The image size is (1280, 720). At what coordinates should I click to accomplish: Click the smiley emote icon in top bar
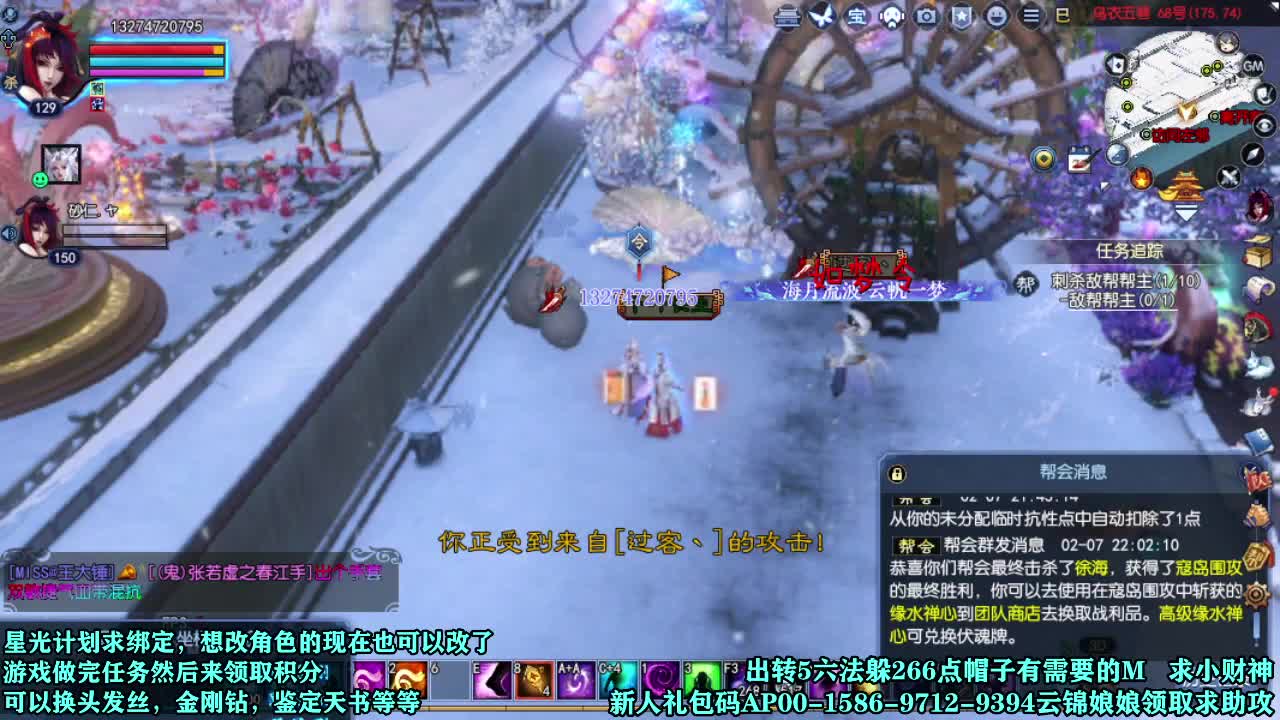coord(998,17)
